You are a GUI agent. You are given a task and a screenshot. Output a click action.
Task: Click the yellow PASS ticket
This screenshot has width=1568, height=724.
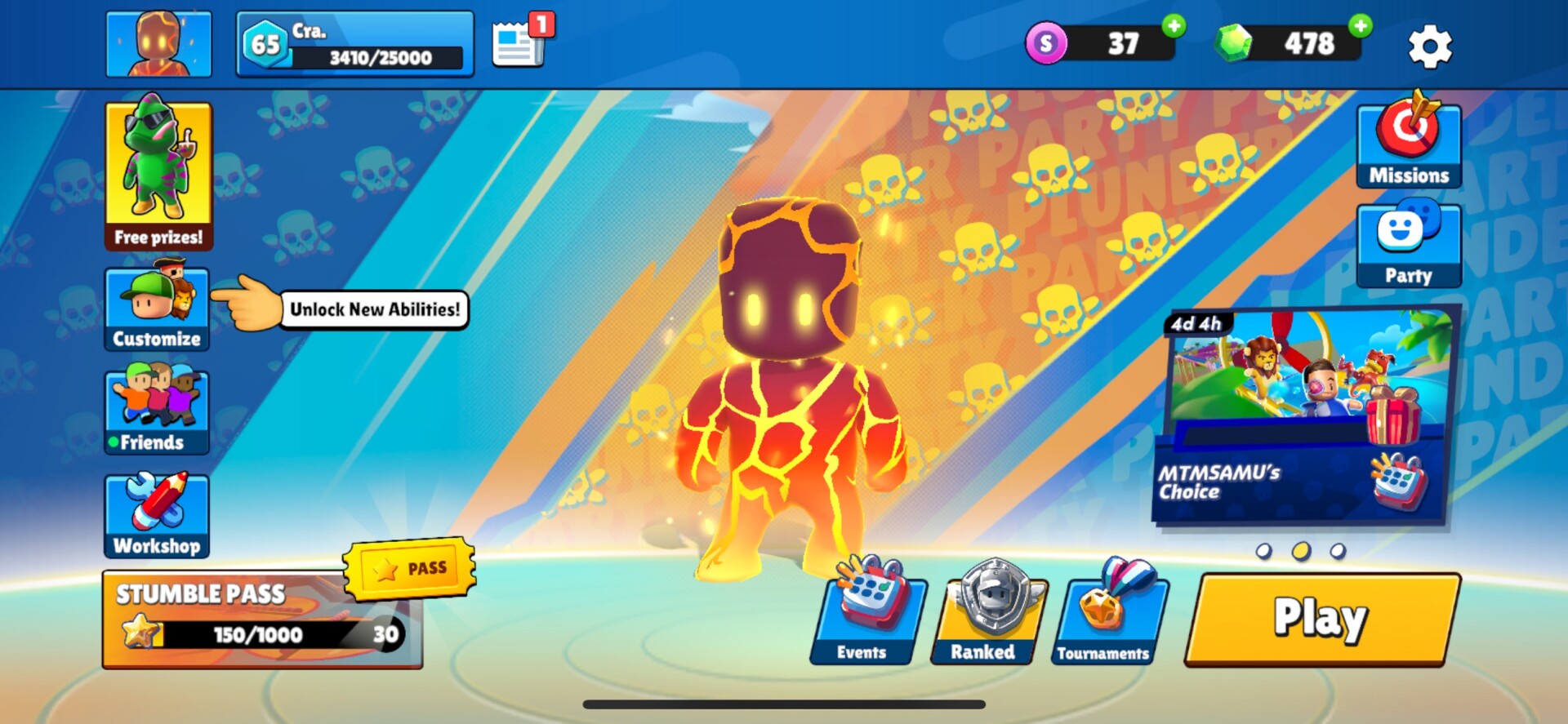pos(410,567)
